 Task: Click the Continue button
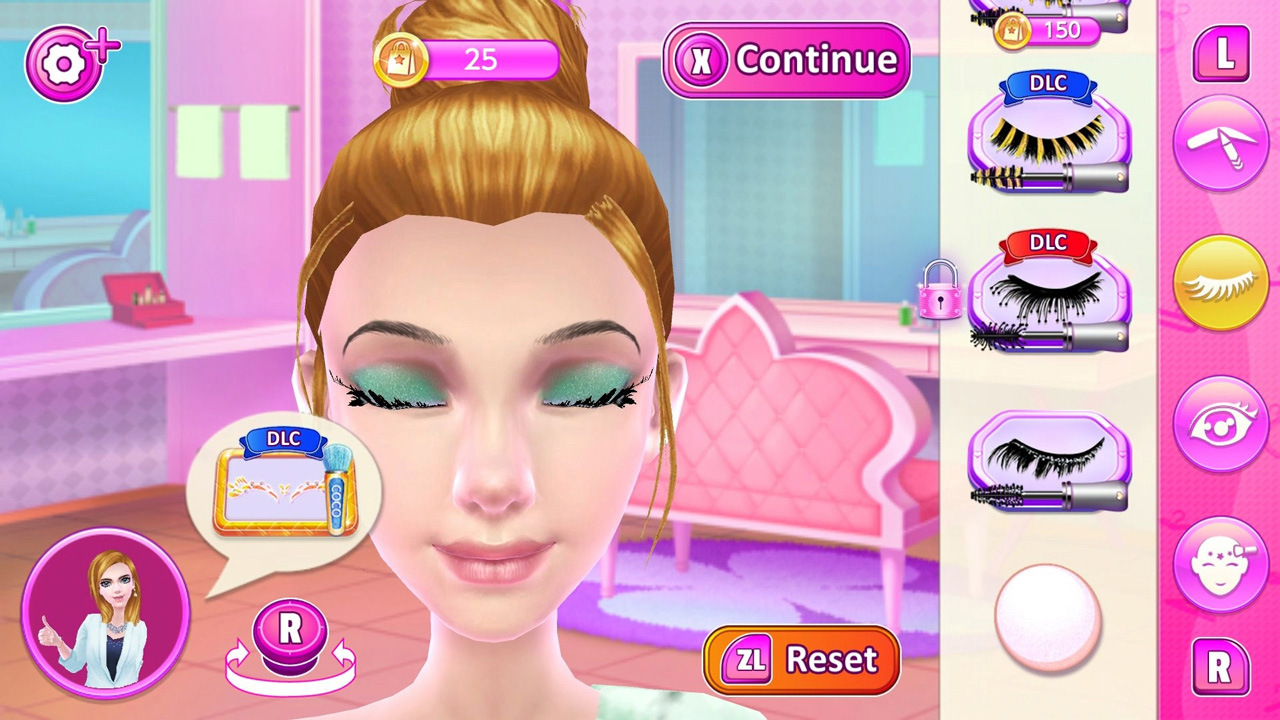pyautogui.click(x=787, y=61)
